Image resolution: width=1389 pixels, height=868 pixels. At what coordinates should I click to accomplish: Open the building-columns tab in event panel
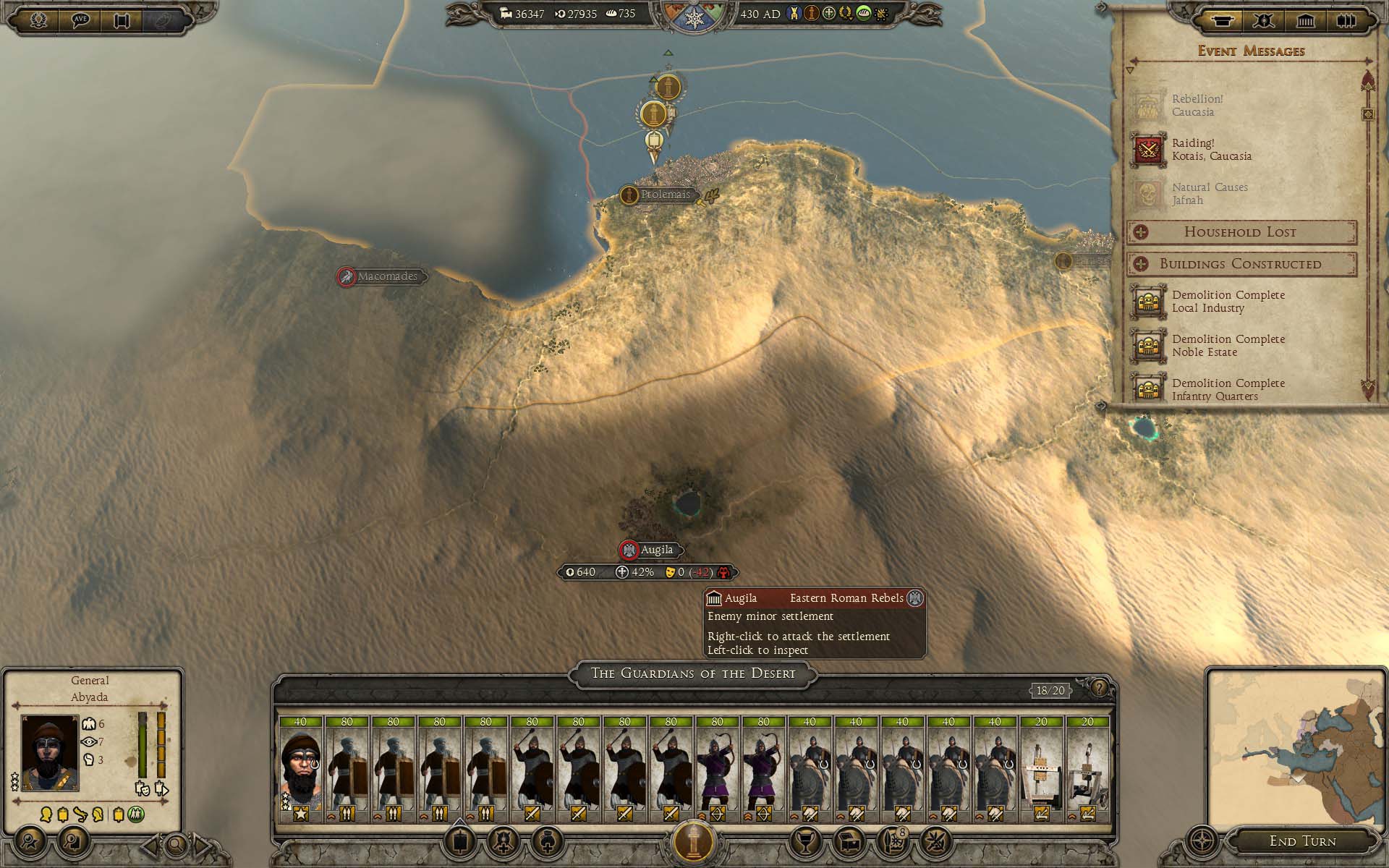(1305, 20)
